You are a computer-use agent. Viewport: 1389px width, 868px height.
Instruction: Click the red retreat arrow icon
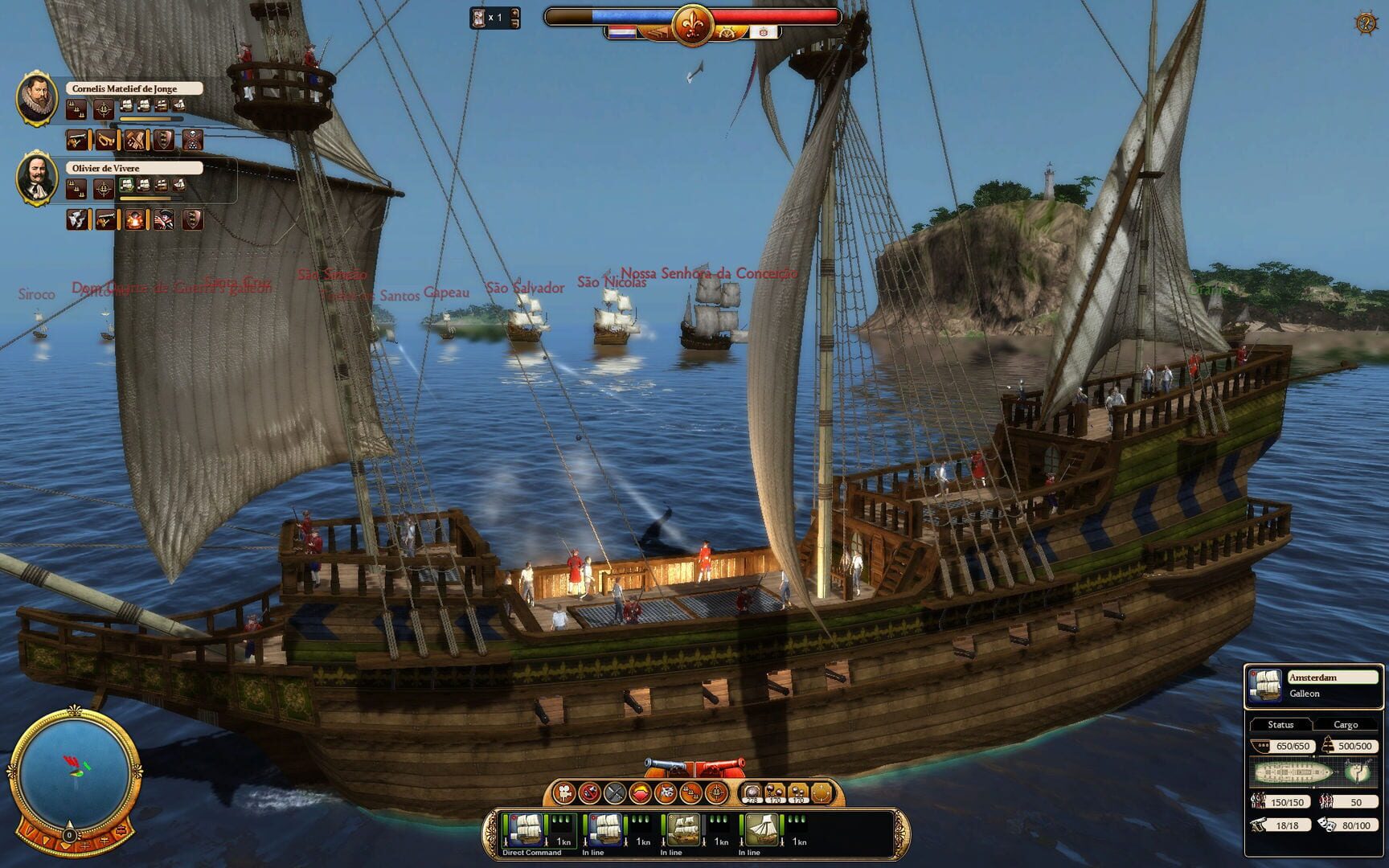640,792
